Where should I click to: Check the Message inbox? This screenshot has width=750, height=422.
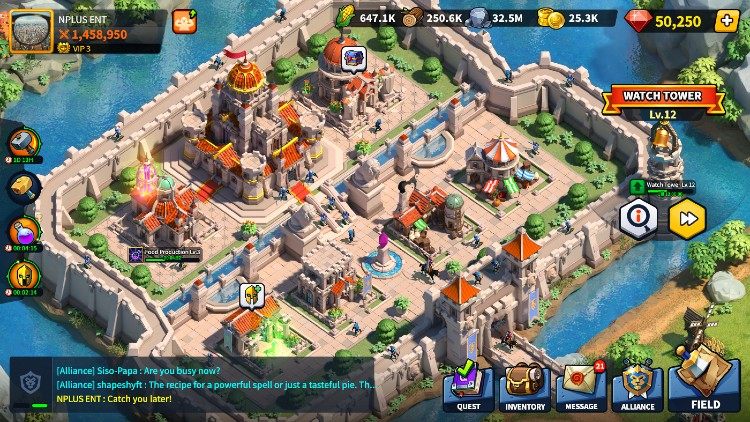tap(581, 385)
